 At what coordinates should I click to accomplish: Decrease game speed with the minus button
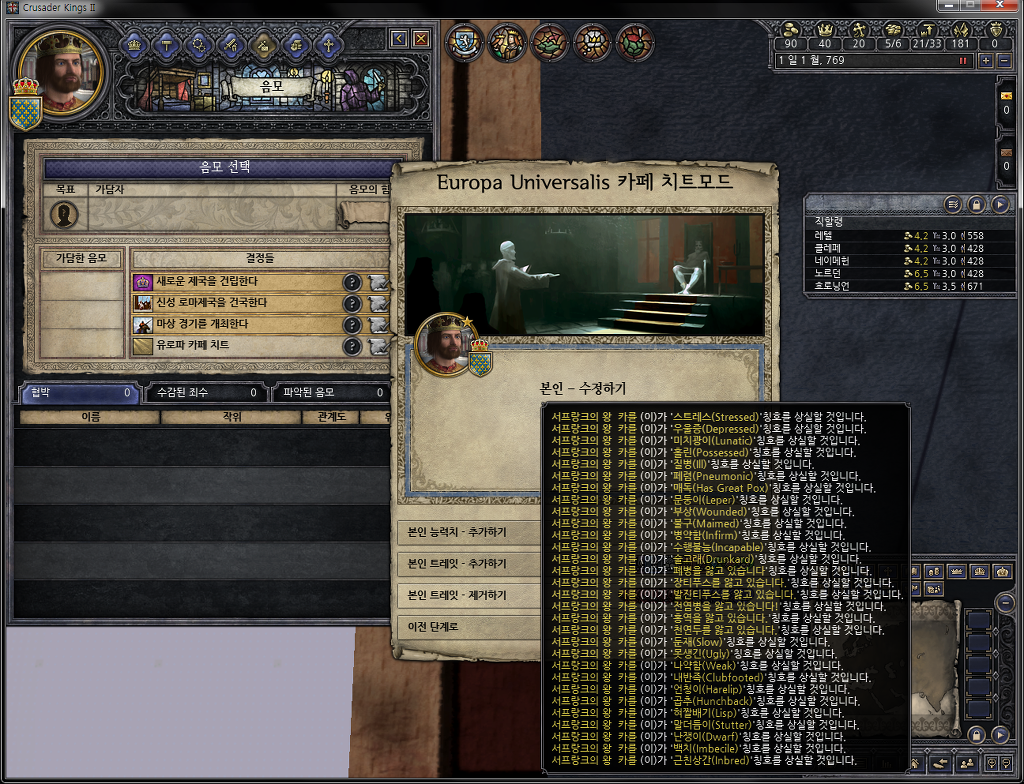click(x=1003, y=61)
